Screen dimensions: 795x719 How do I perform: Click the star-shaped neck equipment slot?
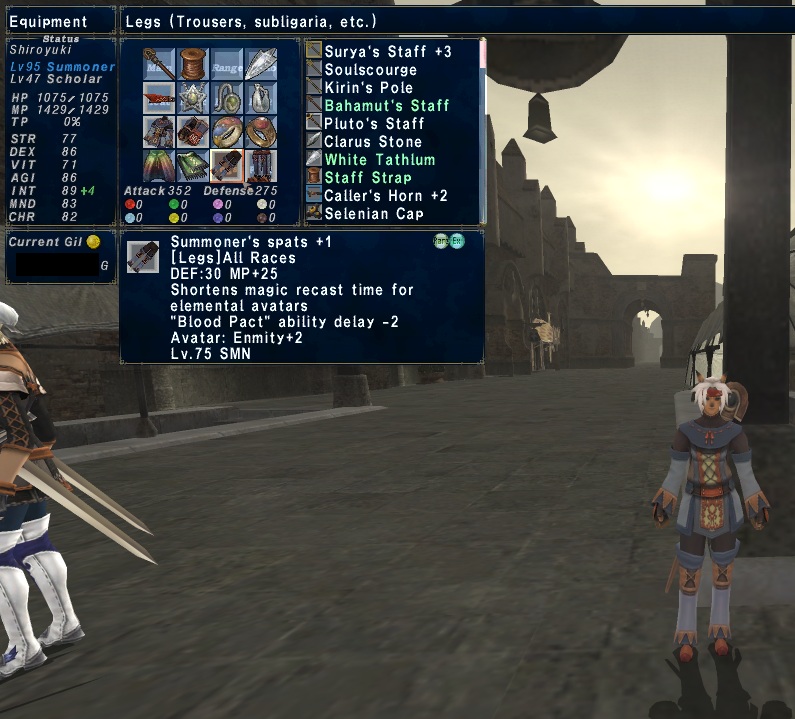(x=193, y=98)
